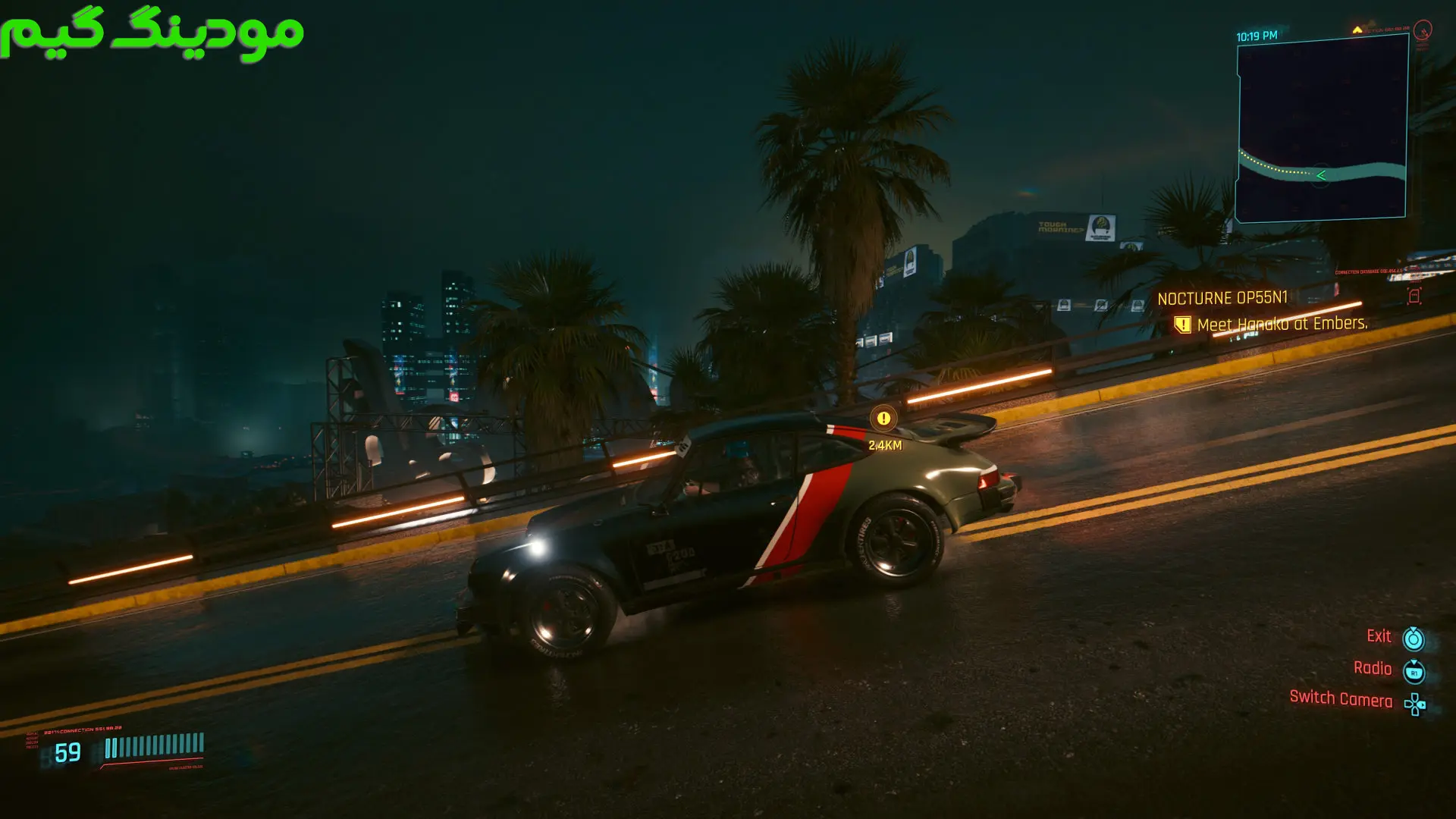Select the Nocturne OP55N1 quest tracker
This screenshot has width=1456, height=819.
pos(1222,299)
